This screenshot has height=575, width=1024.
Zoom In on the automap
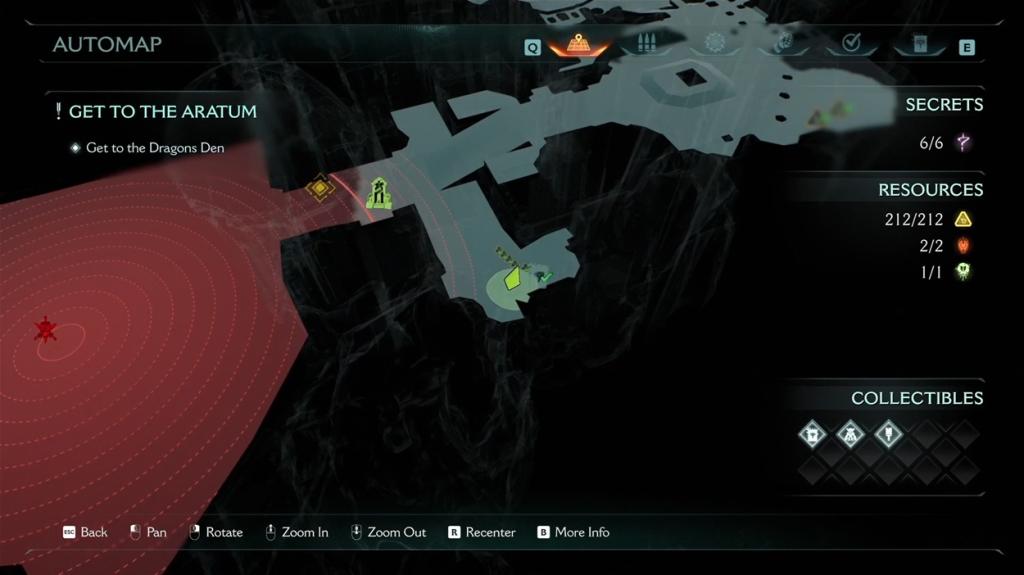296,532
